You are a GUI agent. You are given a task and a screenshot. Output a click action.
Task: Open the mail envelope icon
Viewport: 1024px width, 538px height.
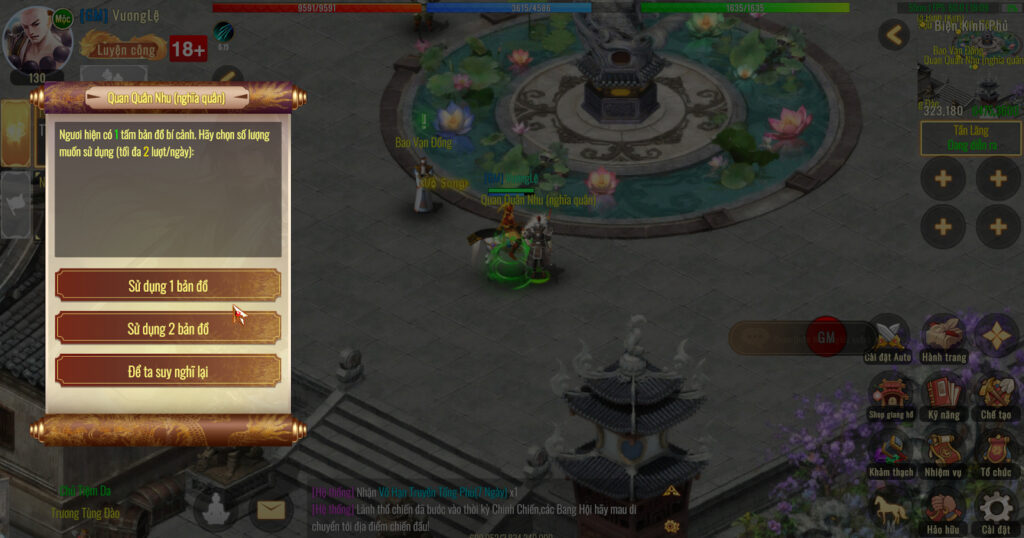tap(270, 511)
